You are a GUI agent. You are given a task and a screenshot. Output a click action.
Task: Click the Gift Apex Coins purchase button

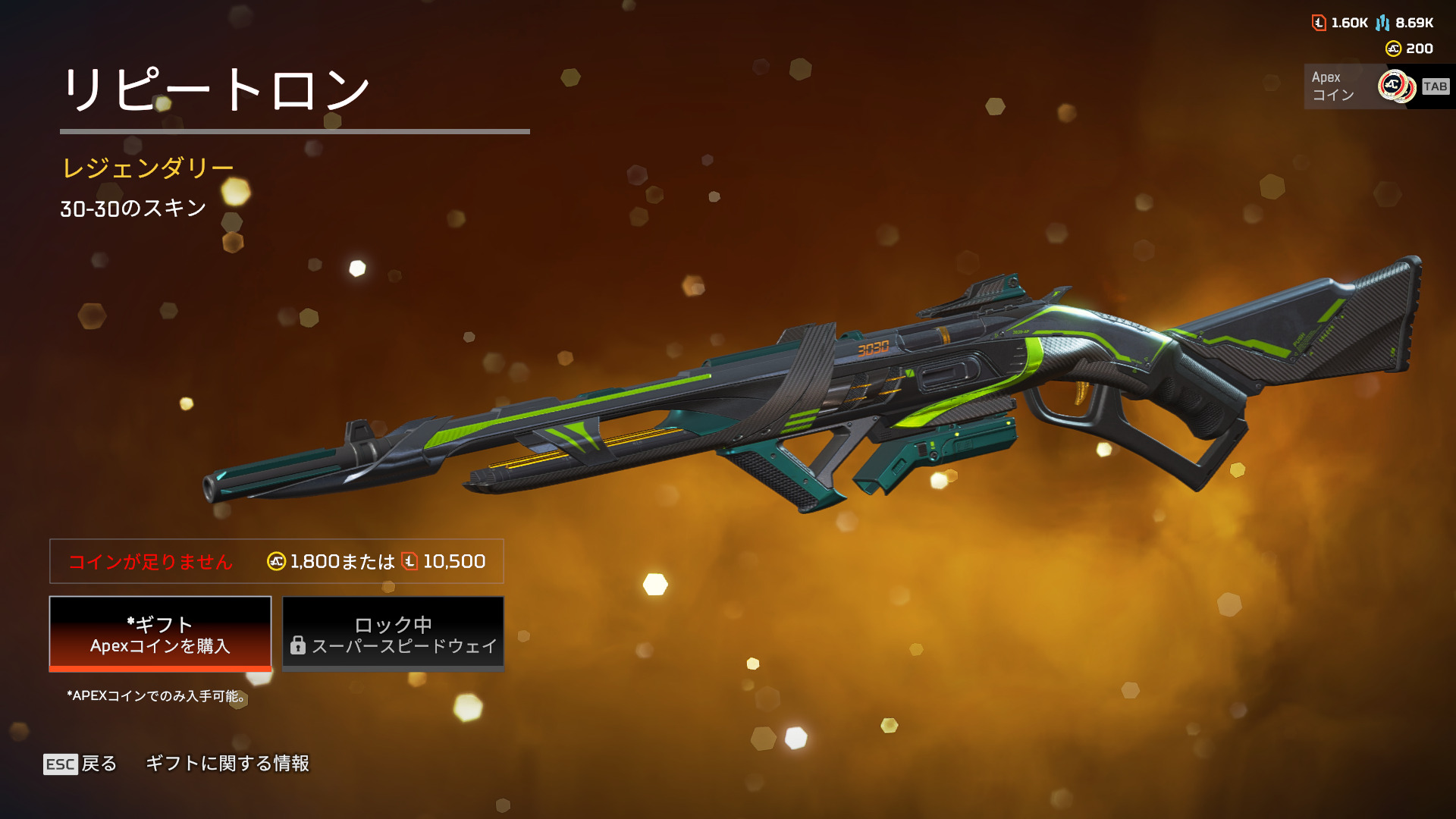click(x=160, y=634)
